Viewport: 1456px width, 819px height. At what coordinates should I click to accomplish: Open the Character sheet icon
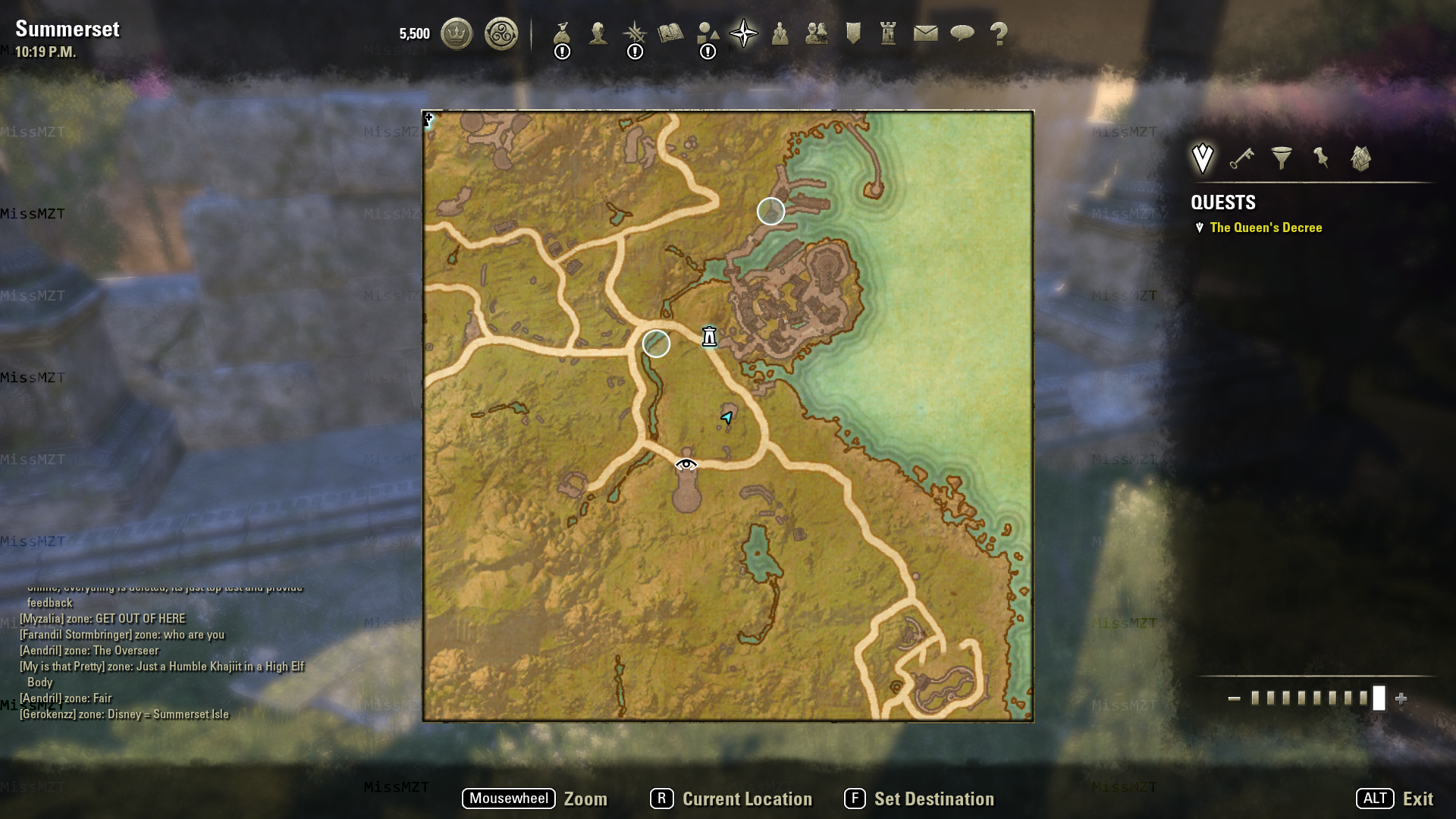click(598, 32)
